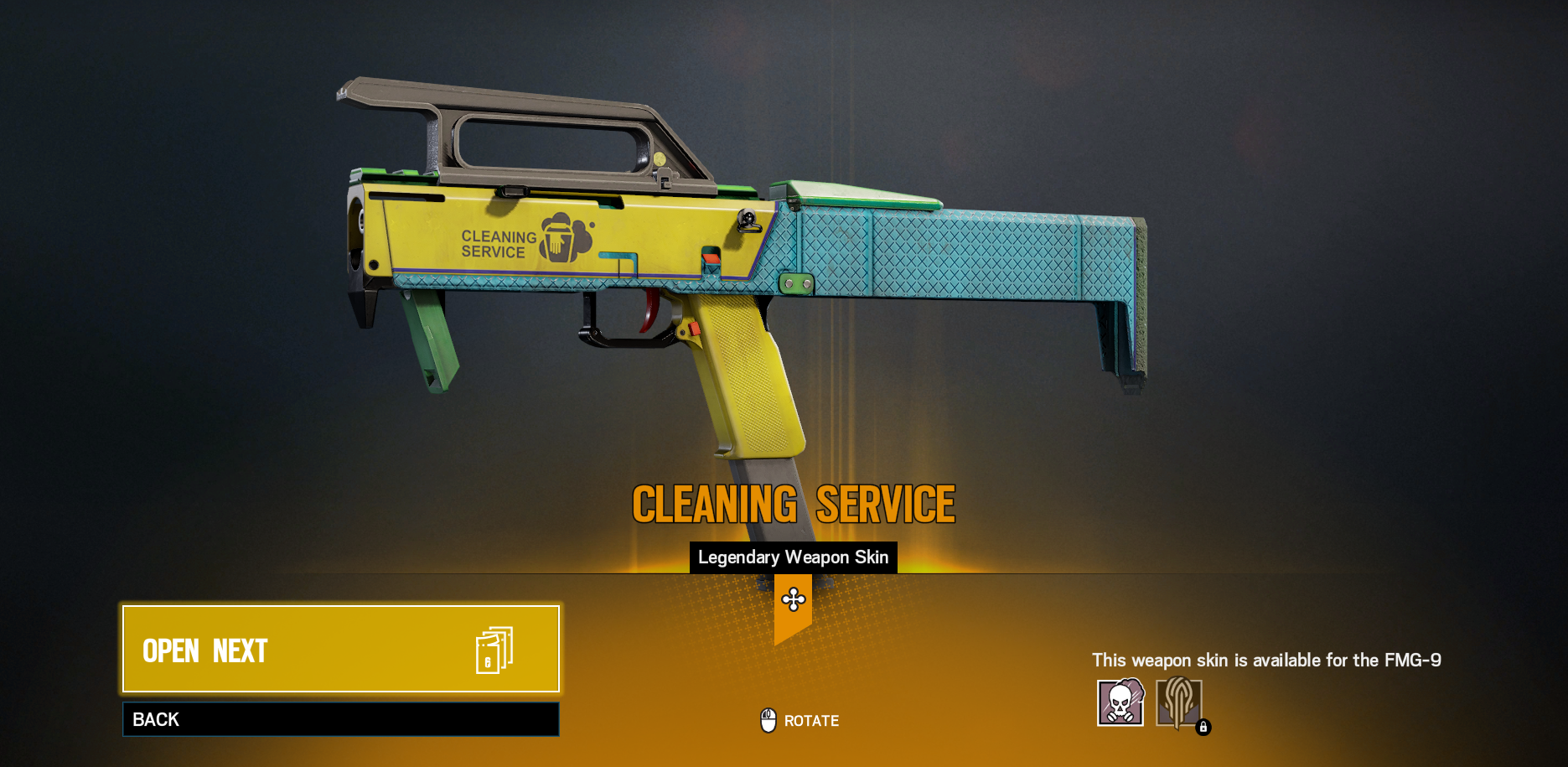Select the Smoke operator skull icon
The height and width of the screenshot is (767, 1568).
click(x=1120, y=702)
